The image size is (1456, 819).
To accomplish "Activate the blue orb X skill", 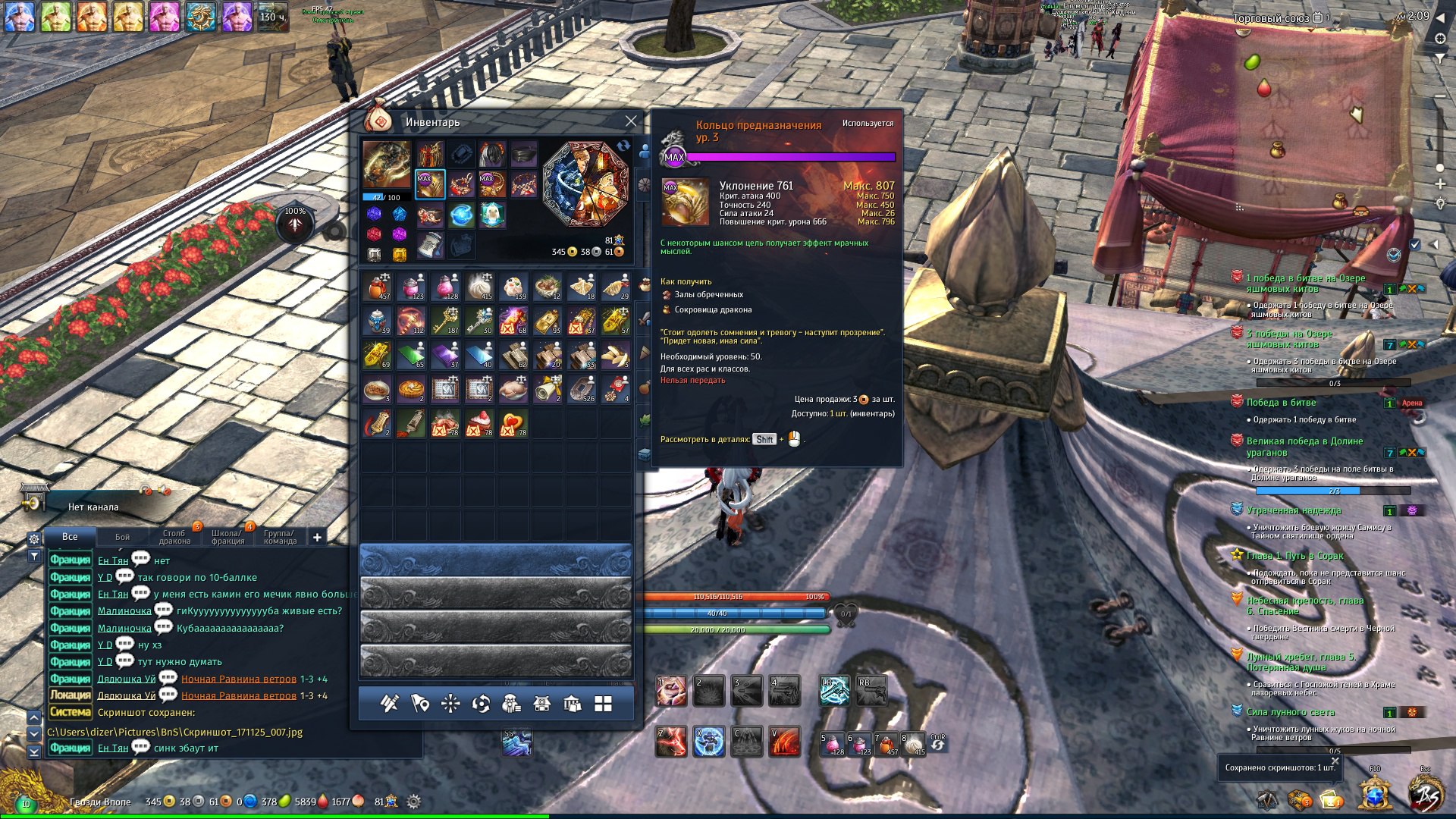I will coord(709,742).
